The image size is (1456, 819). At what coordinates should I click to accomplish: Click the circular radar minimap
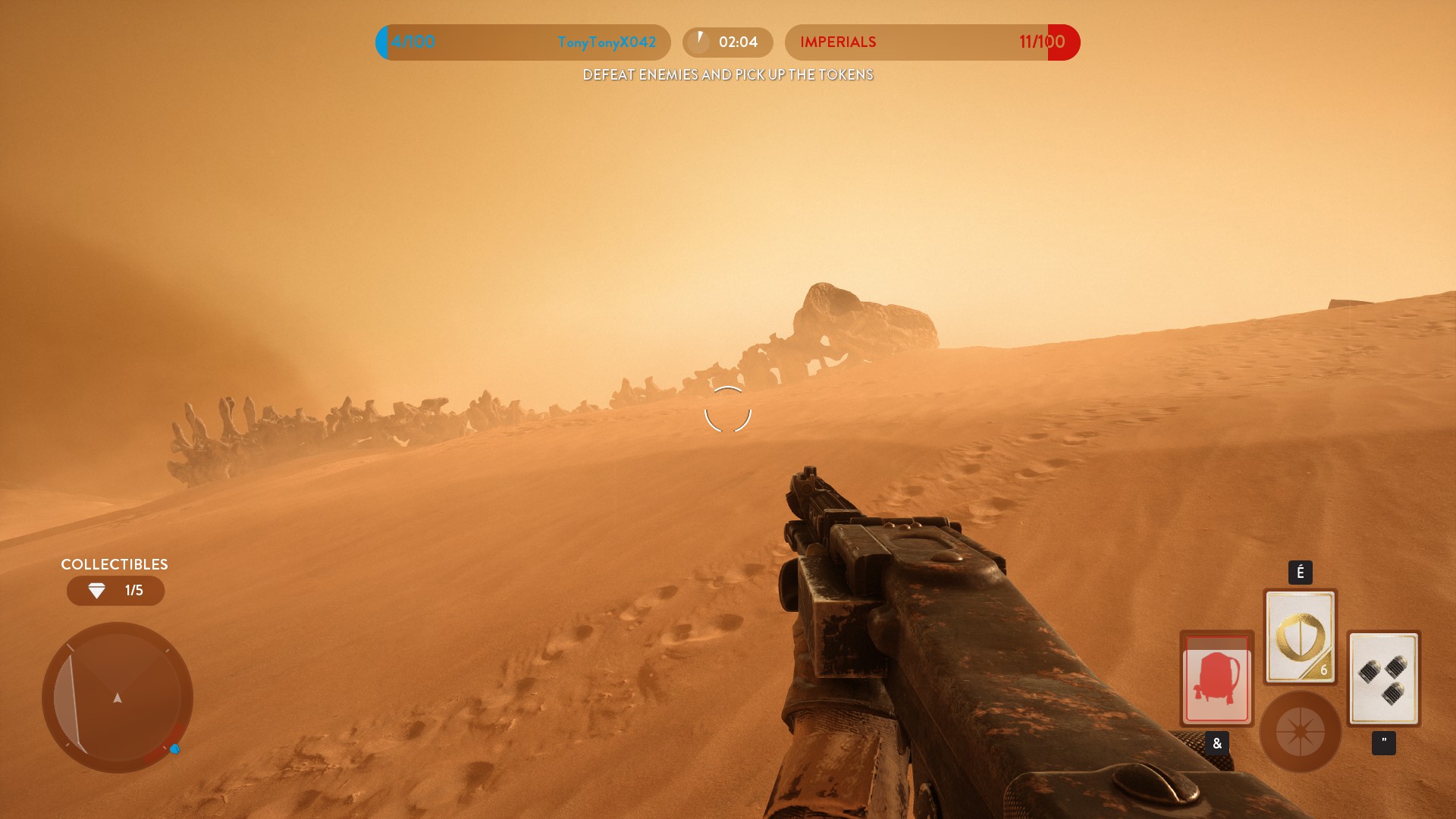(118, 697)
